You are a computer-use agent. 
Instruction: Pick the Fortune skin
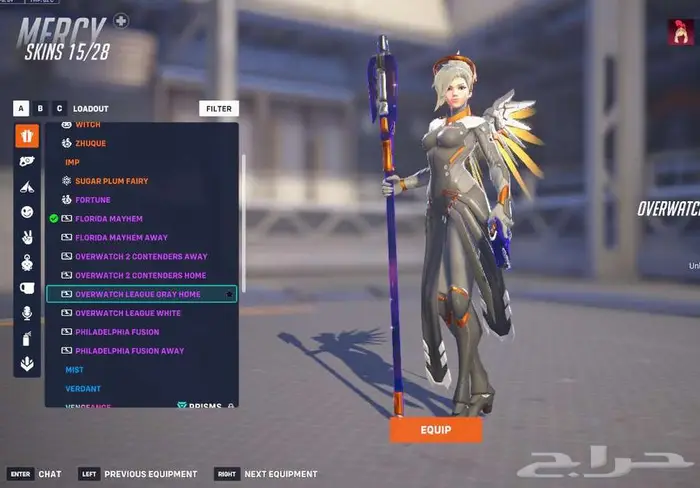(92, 200)
